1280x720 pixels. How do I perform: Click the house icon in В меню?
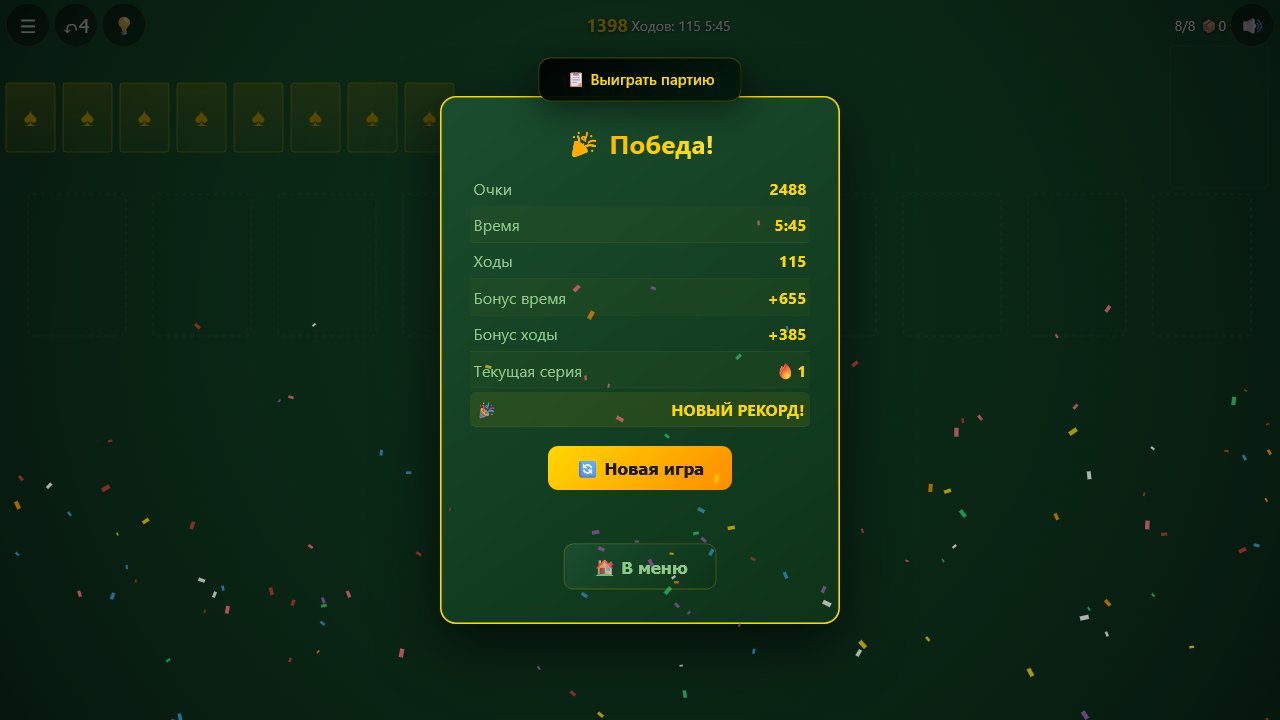click(603, 567)
